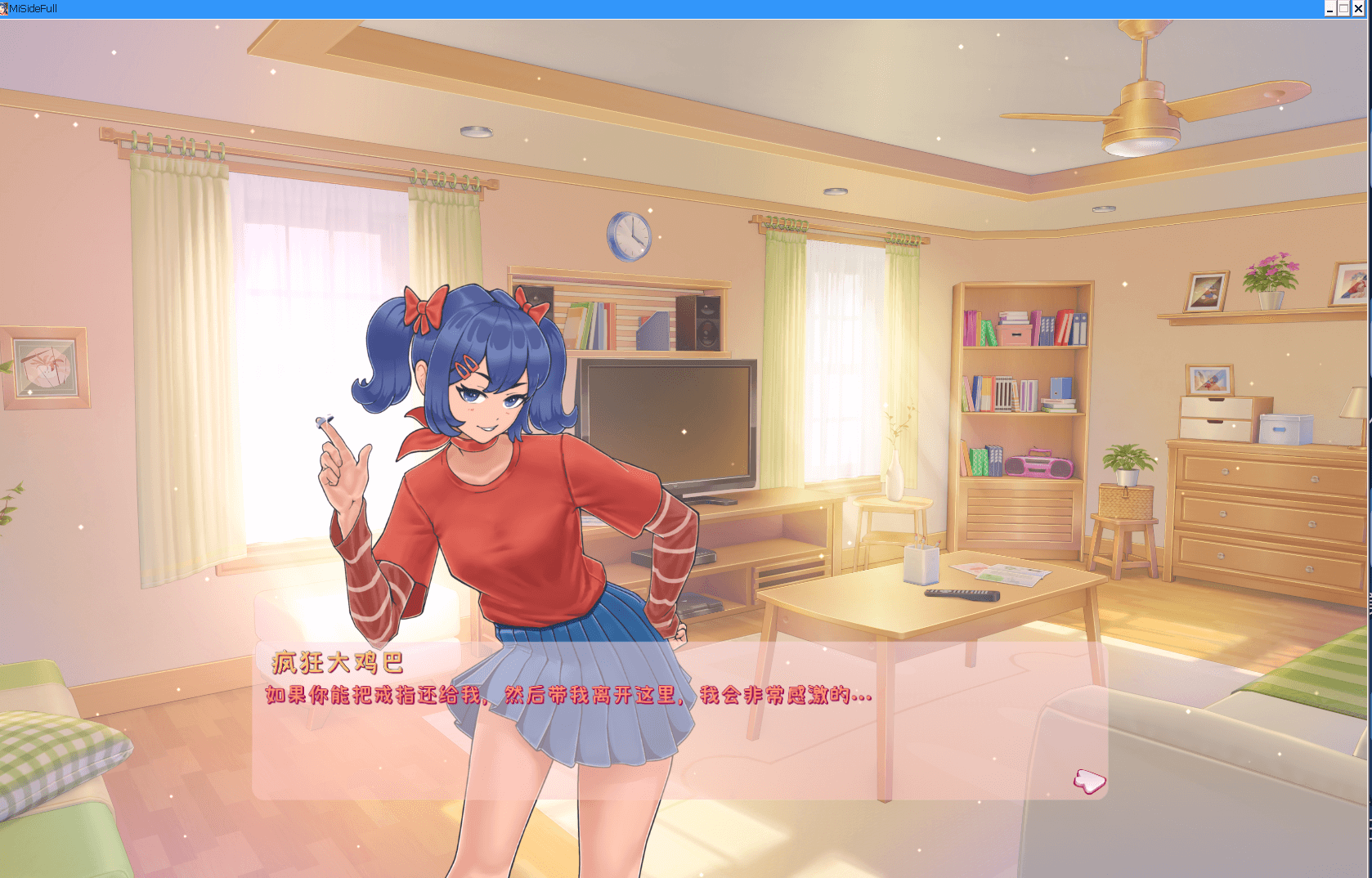Click the pink continue arrow
Viewport: 1372px width, 878px height.
coord(1089,781)
